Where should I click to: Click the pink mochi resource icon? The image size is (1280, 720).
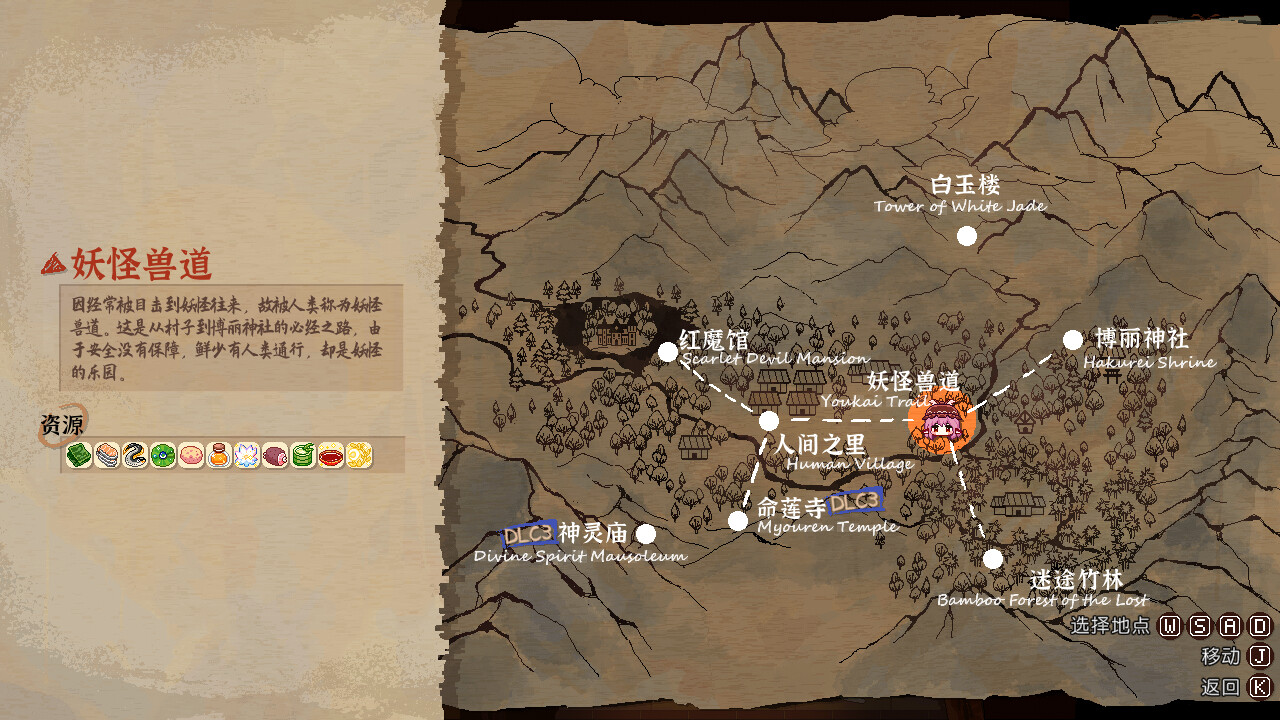[x=191, y=458]
